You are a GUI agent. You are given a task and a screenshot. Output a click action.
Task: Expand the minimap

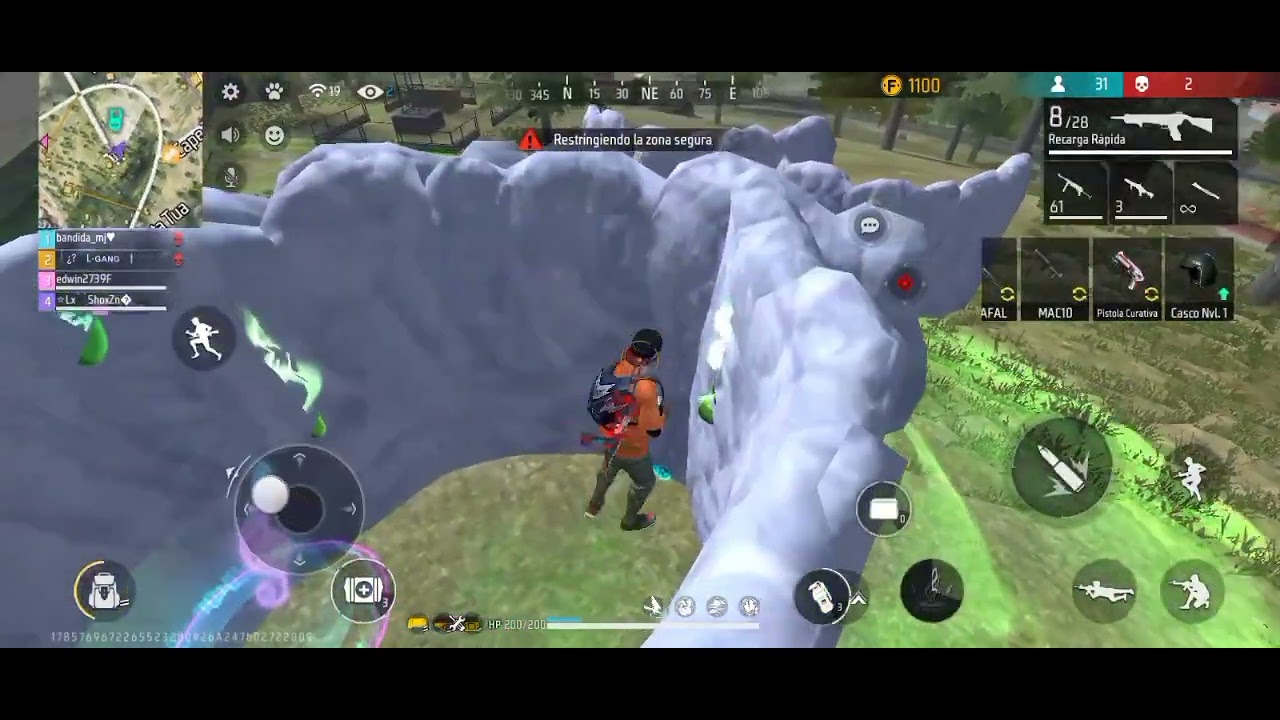click(x=120, y=148)
